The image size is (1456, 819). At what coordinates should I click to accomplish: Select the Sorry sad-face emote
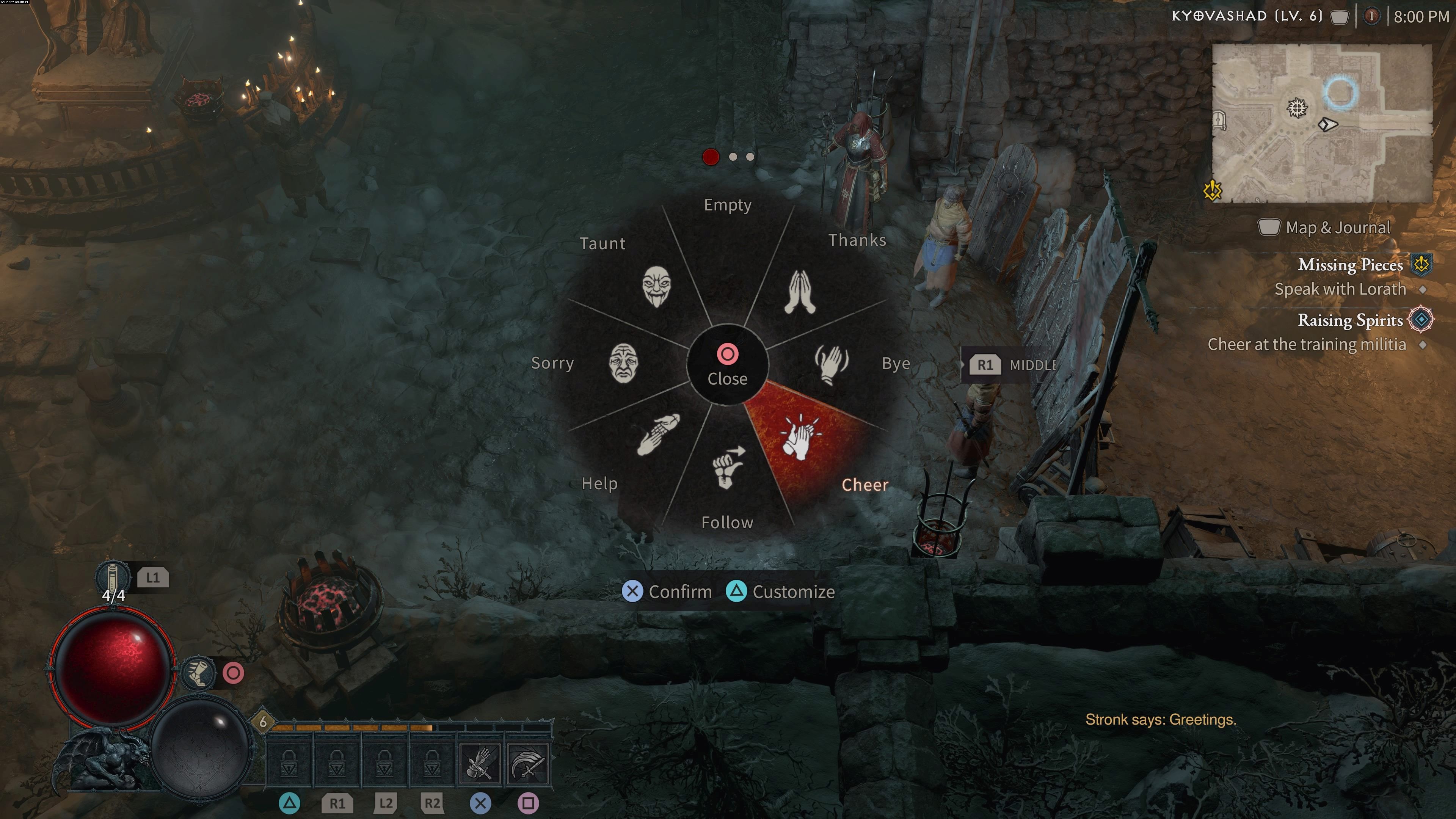pos(623,363)
